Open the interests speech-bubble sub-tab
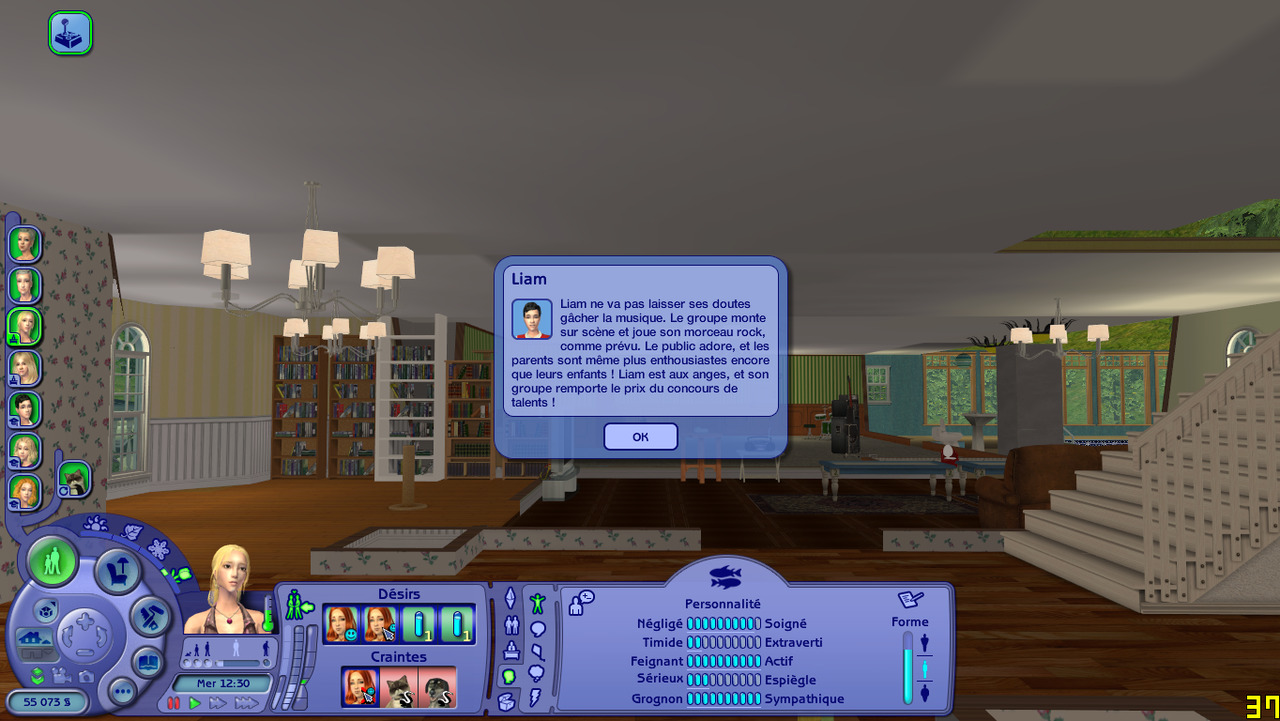 coord(537,629)
